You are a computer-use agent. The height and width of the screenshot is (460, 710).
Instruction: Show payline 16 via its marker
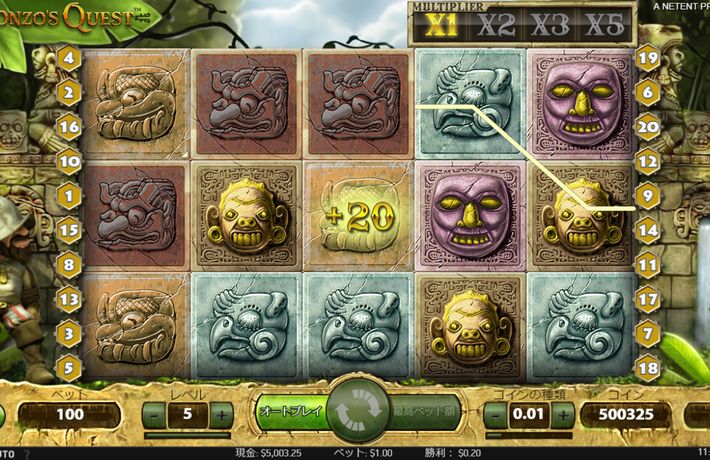pyautogui.click(x=69, y=126)
